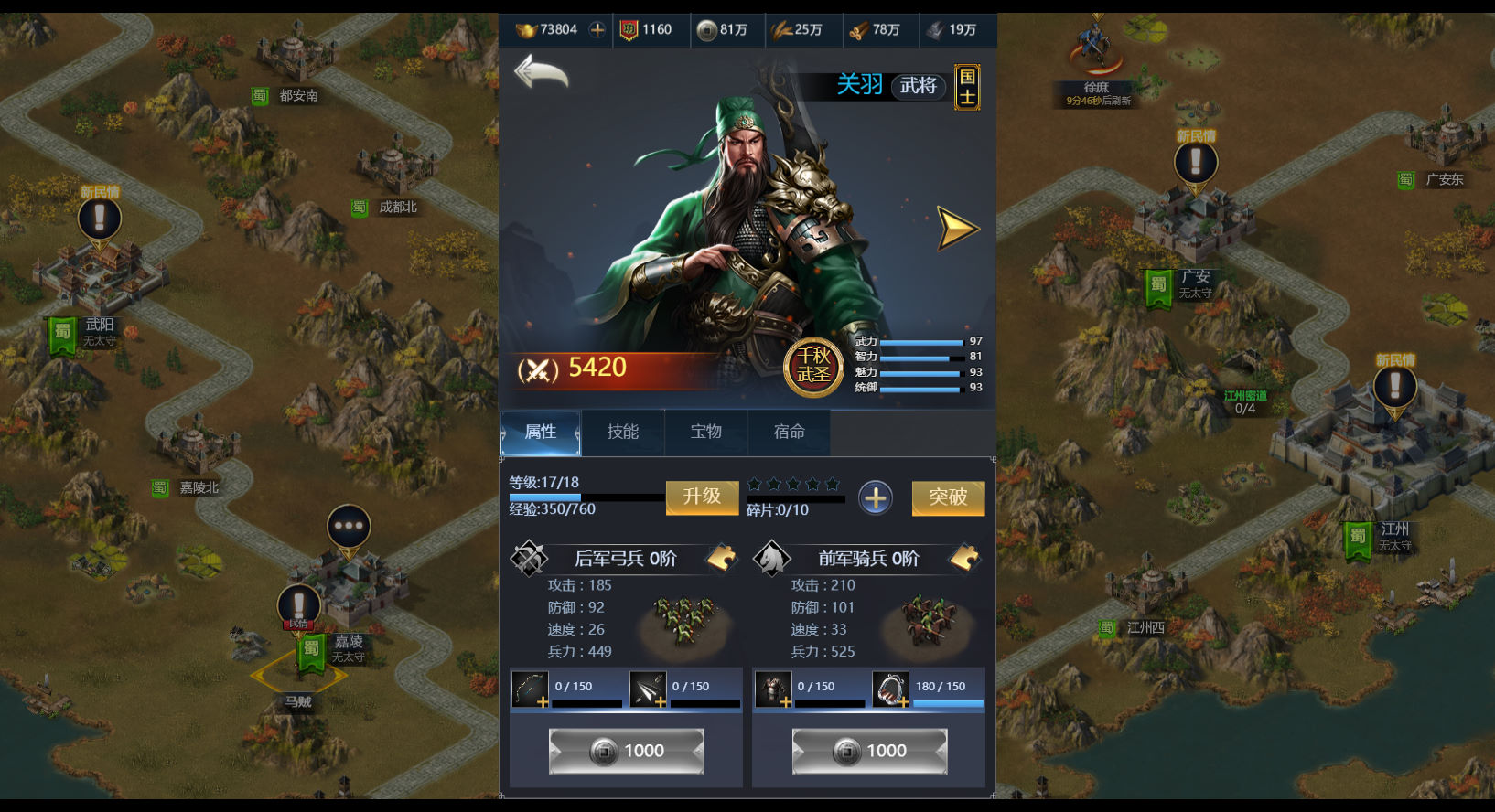Open the puzzle piece icon beside 前军骑兵
Viewport: 1495px width, 812px height.
pyautogui.click(x=965, y=557)
